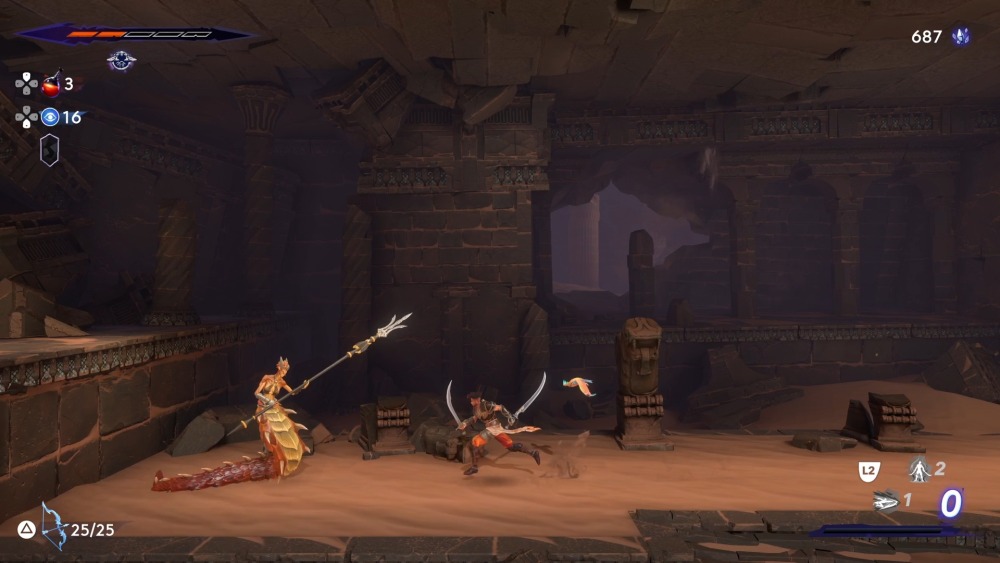The width and height of the screenshot is (1000, 563).
Task: Select the red healing potion icon
Action: click(51, 84)
